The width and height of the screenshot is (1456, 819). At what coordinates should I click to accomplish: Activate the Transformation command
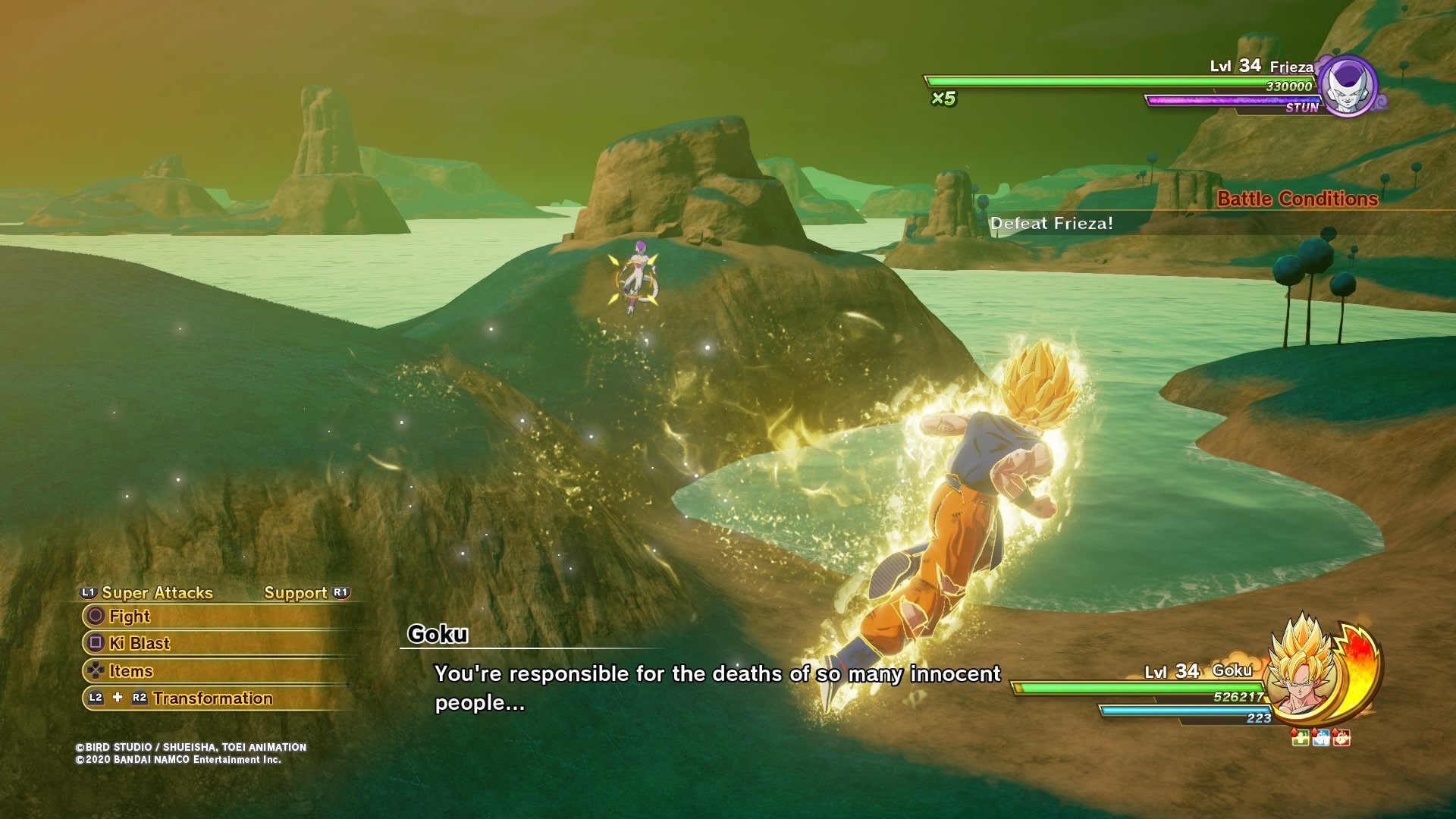212,698
